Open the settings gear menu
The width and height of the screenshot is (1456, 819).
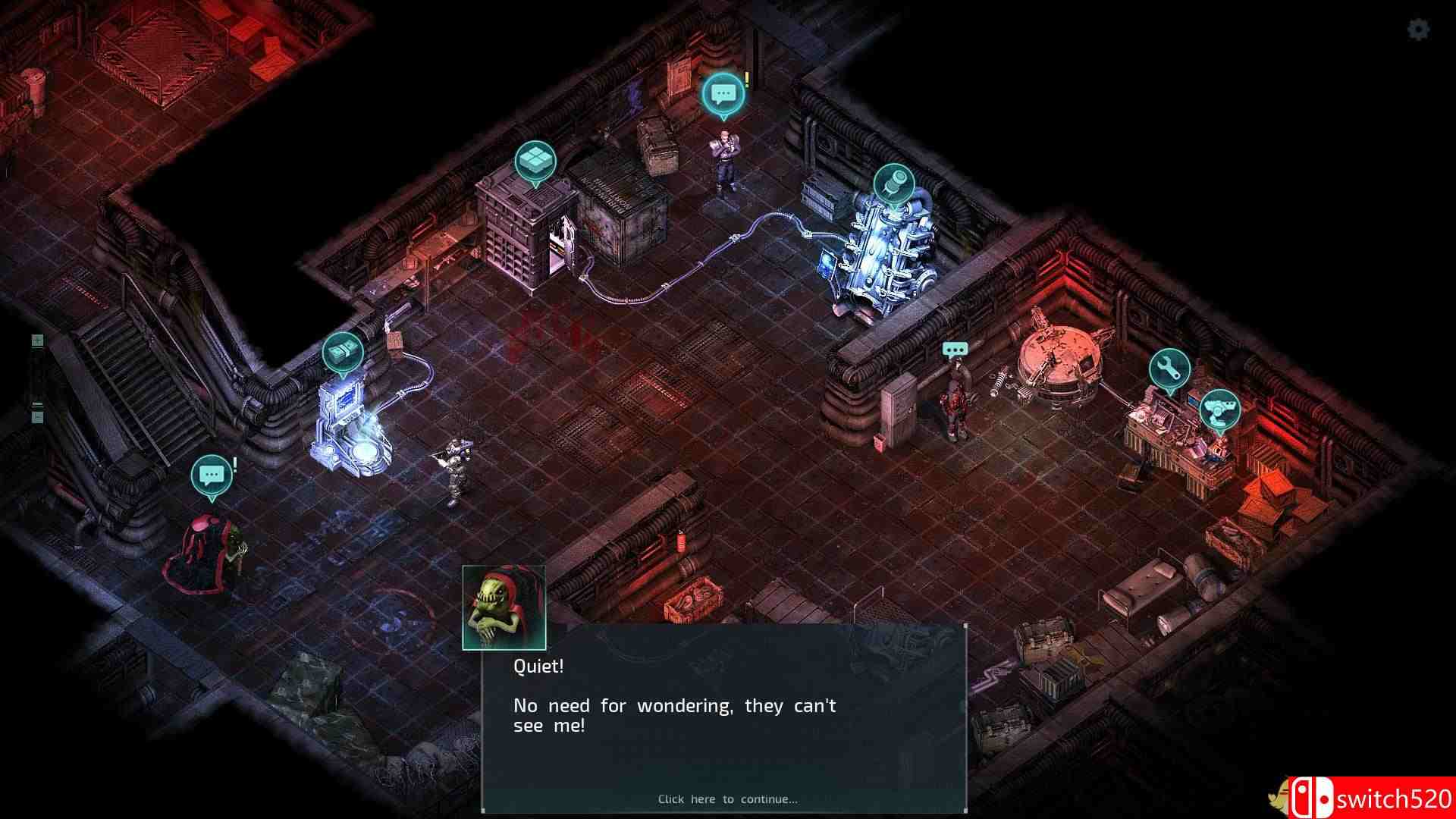point(1418,30)
